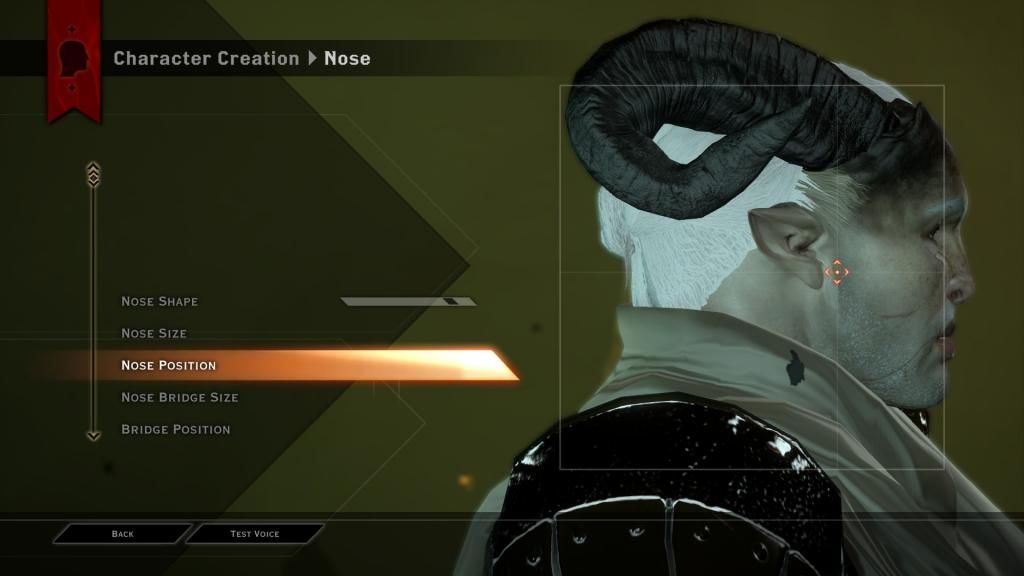This screenshot has width=1024, height=576.
Task: Select the Nose Shape option
Action: pos(160,301)
